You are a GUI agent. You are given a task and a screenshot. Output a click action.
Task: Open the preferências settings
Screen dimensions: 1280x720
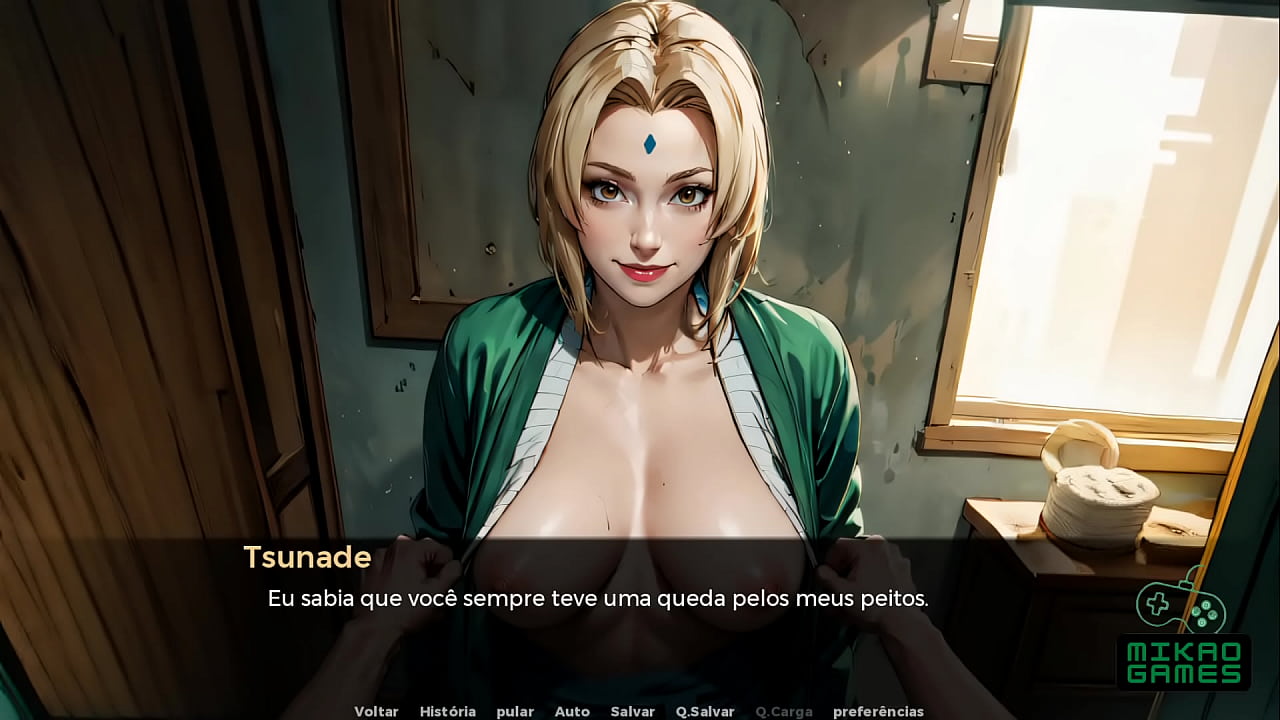click(878, 711)
